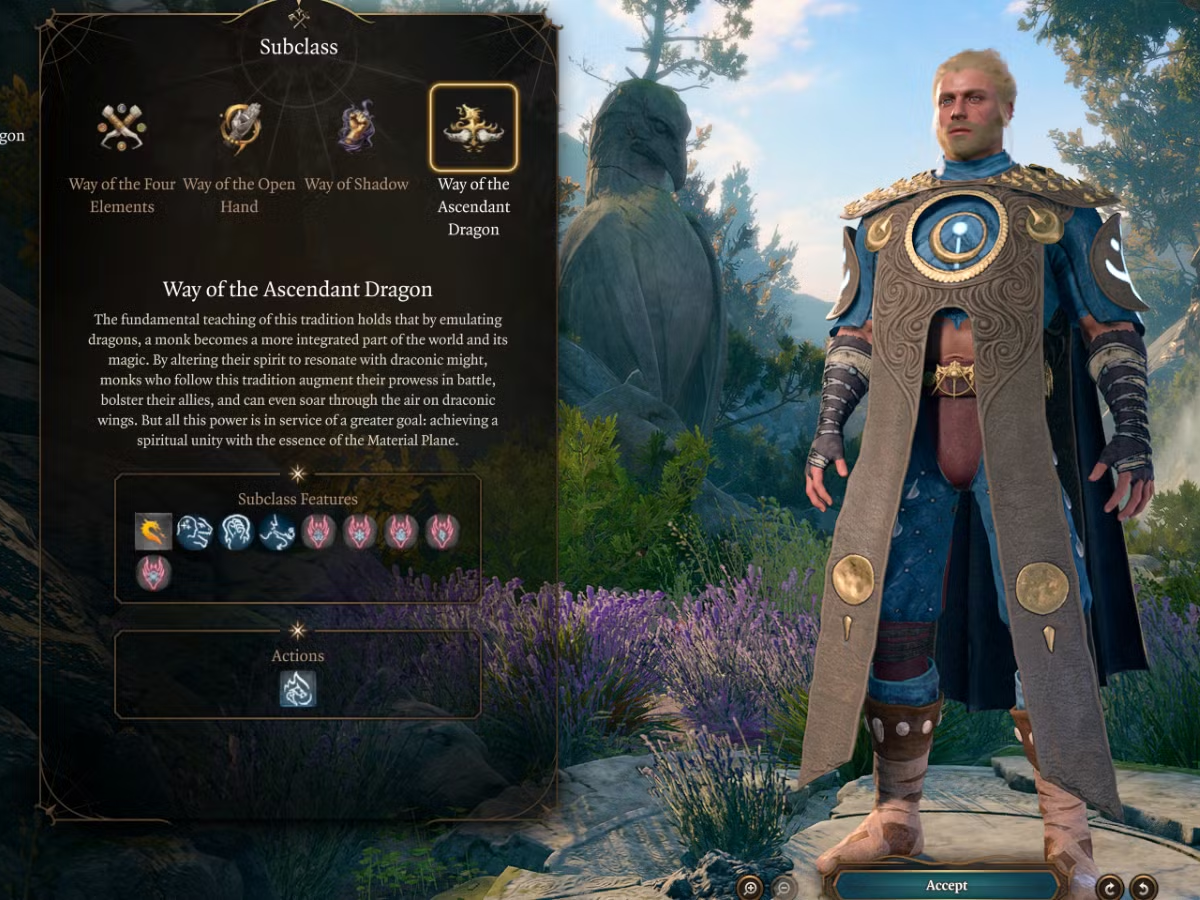The width and height of the screenshot is (1200, 900).
Task: Zoom out of the character preview
Action: [x=784, y=886]
